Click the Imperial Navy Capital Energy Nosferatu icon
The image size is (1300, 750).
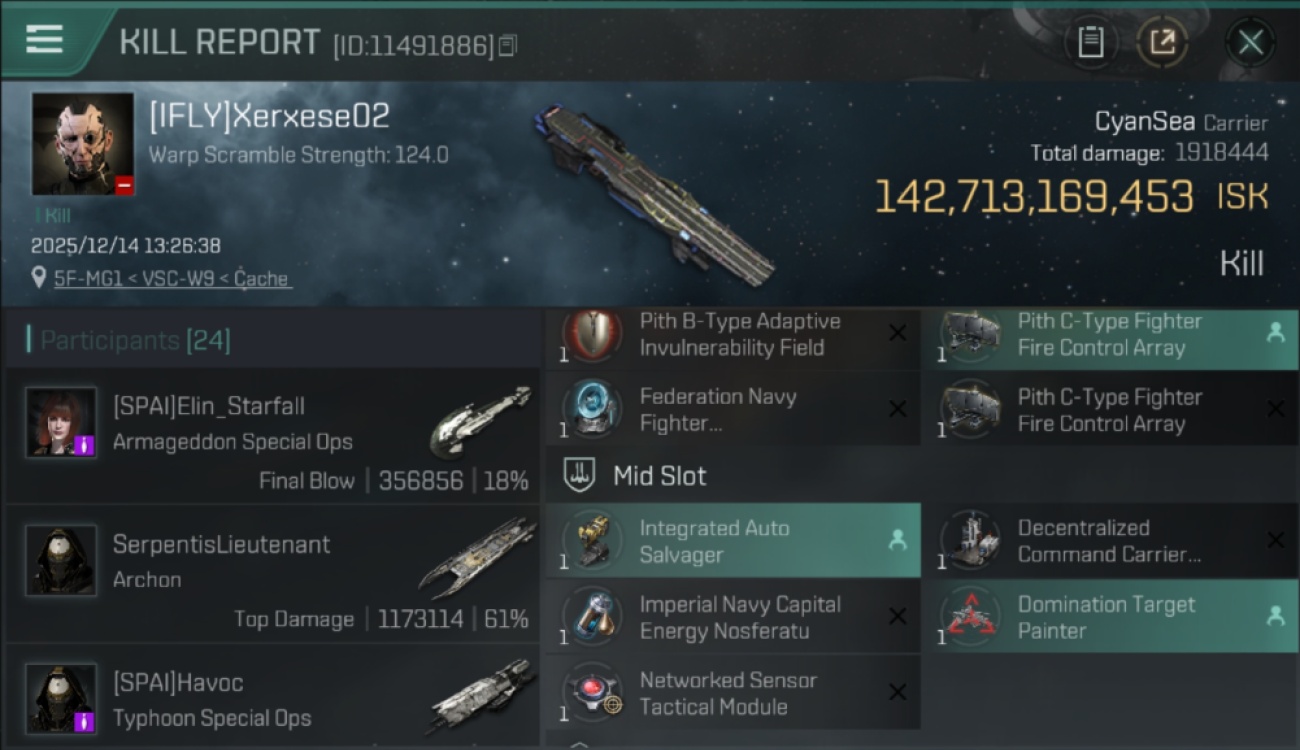click(x=591, y=616)
